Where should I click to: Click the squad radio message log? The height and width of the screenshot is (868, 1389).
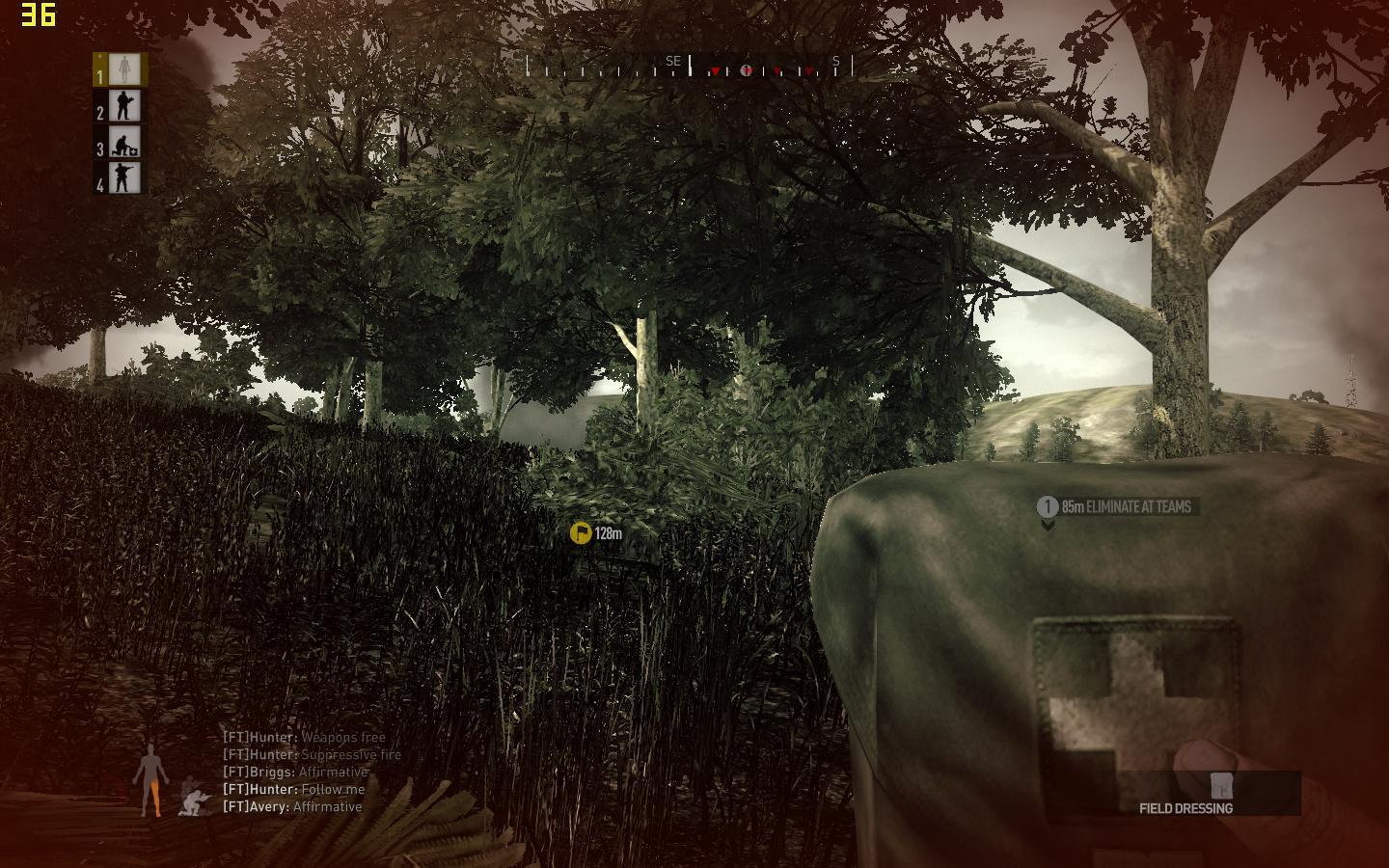[311, 773]
